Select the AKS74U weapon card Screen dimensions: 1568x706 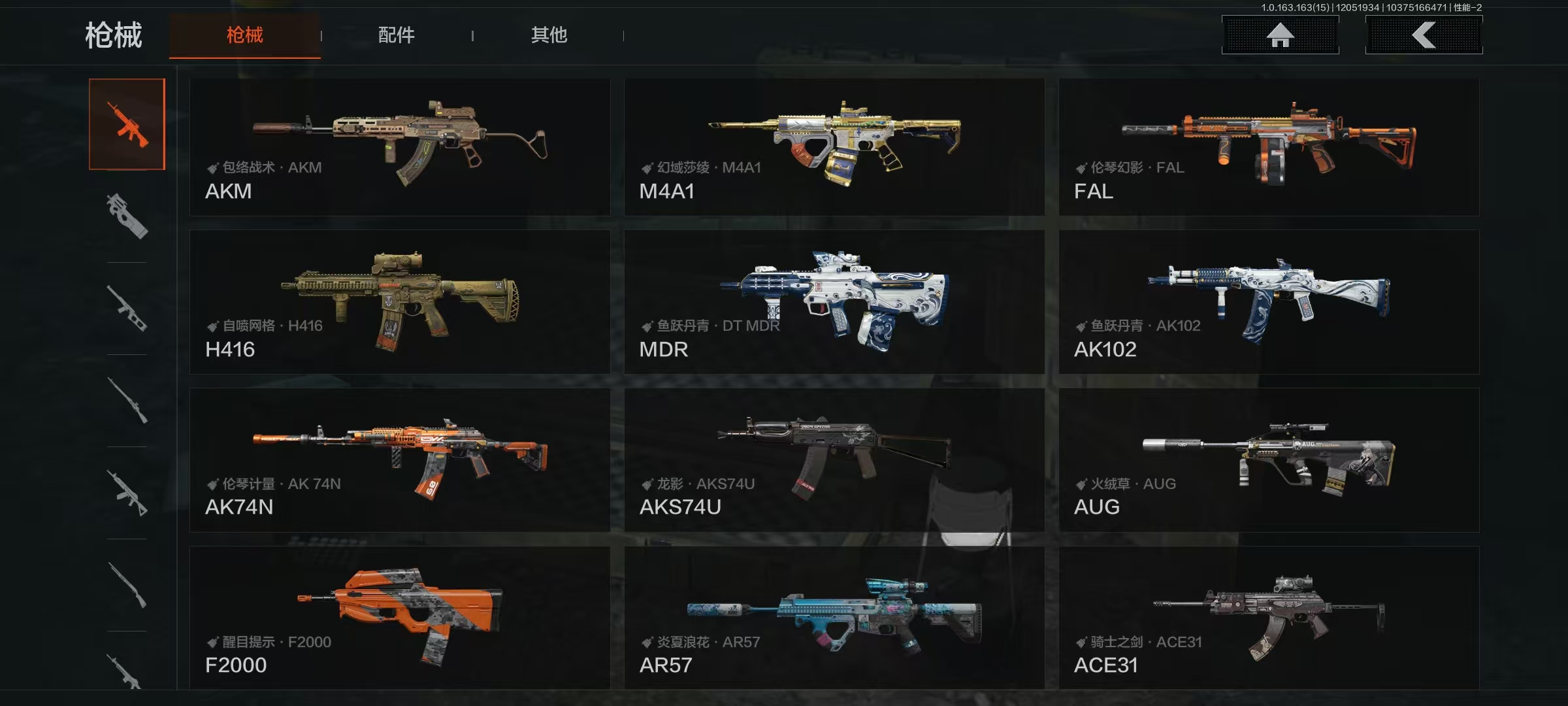pyautogui.click(x=834, y=460)
